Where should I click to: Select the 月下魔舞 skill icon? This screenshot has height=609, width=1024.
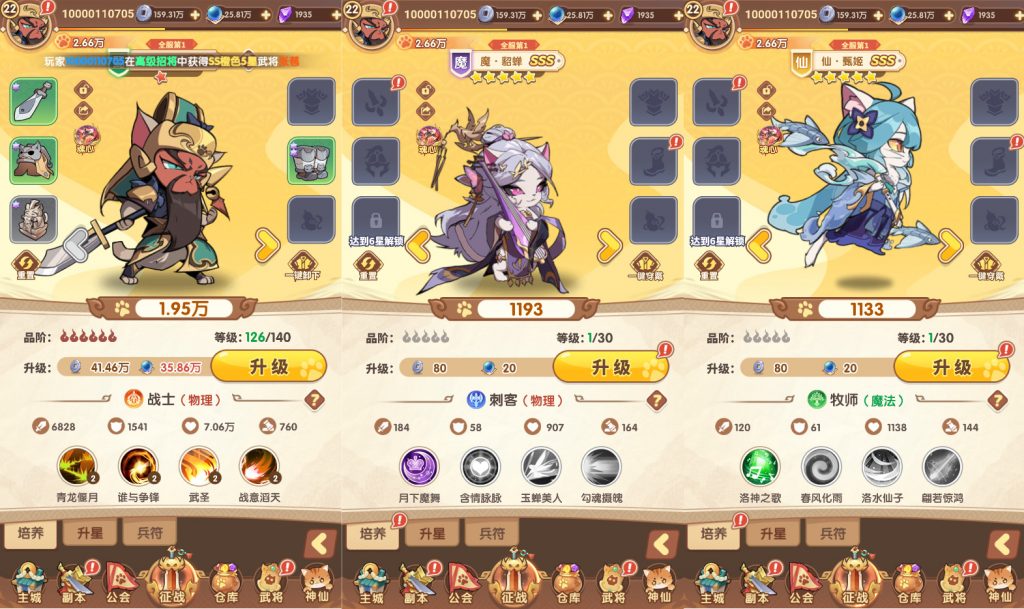419,466
